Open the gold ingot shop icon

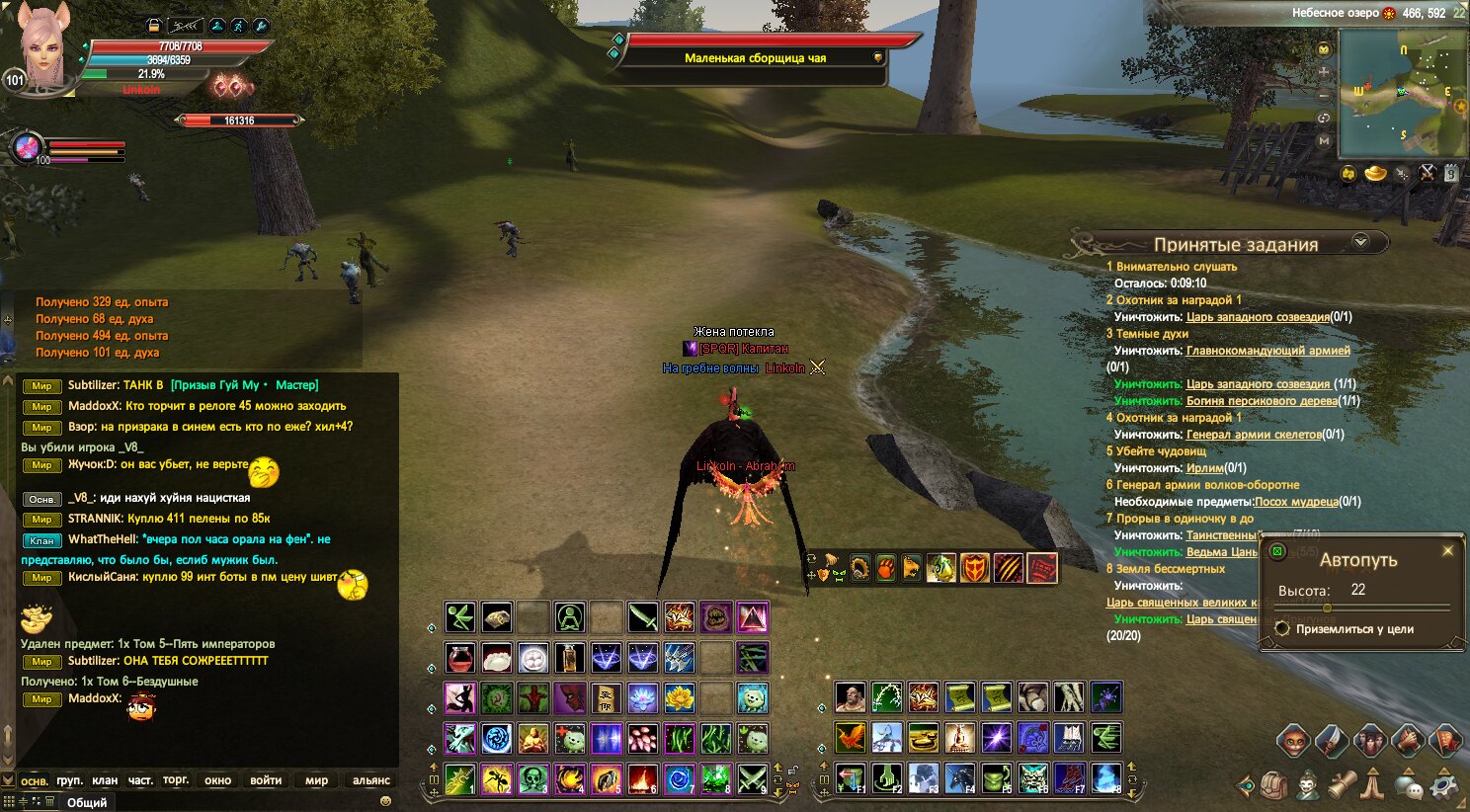click(1375, 174)
